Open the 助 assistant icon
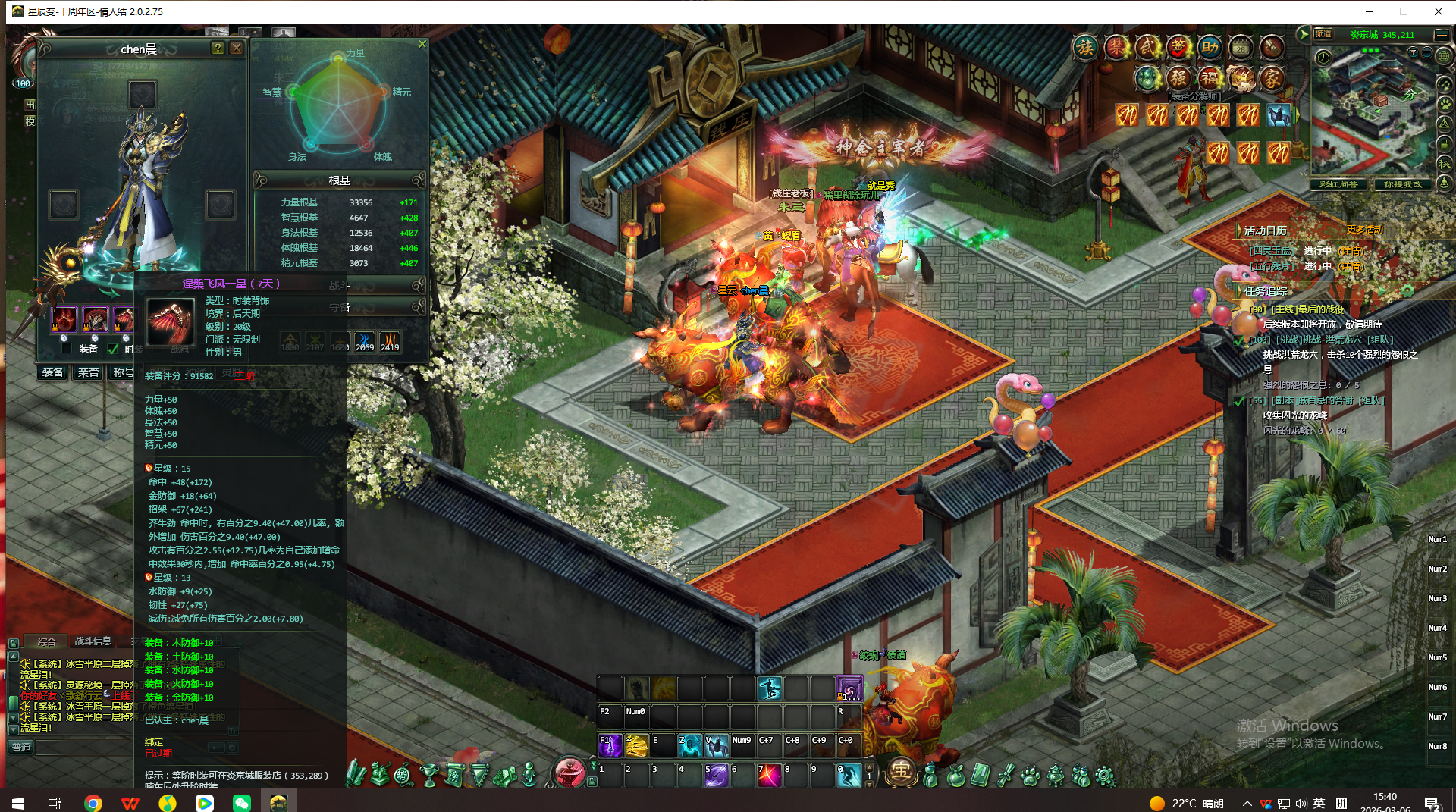 tap(1210, 48)
